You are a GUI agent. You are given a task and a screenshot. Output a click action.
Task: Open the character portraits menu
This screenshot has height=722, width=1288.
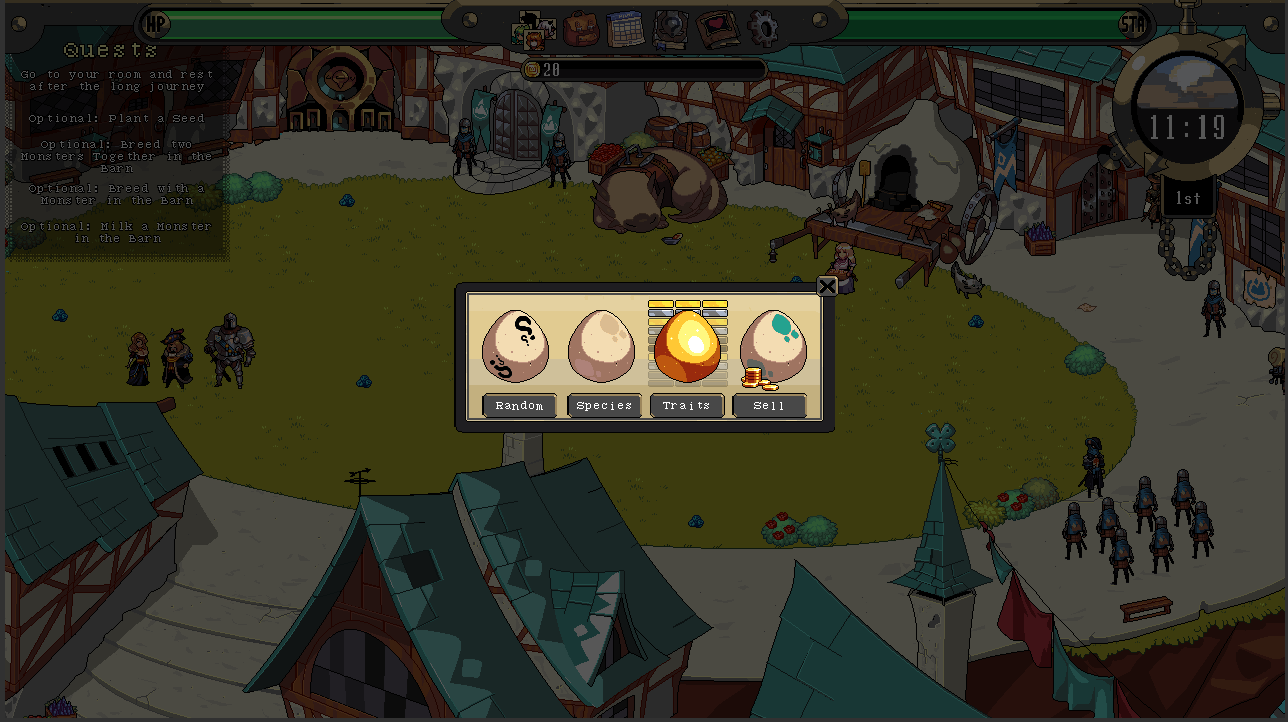coord(534,31)
